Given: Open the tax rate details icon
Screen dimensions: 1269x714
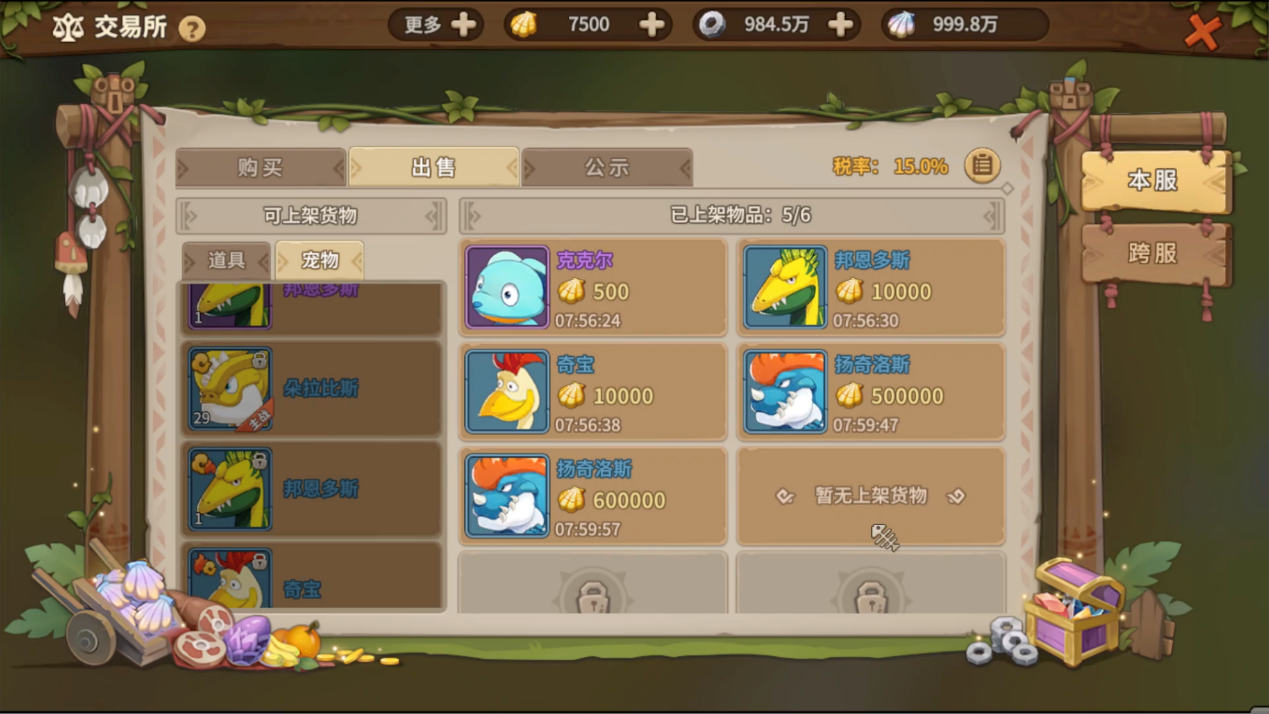Looking at the screenshot, I should (x=982, y=165).
